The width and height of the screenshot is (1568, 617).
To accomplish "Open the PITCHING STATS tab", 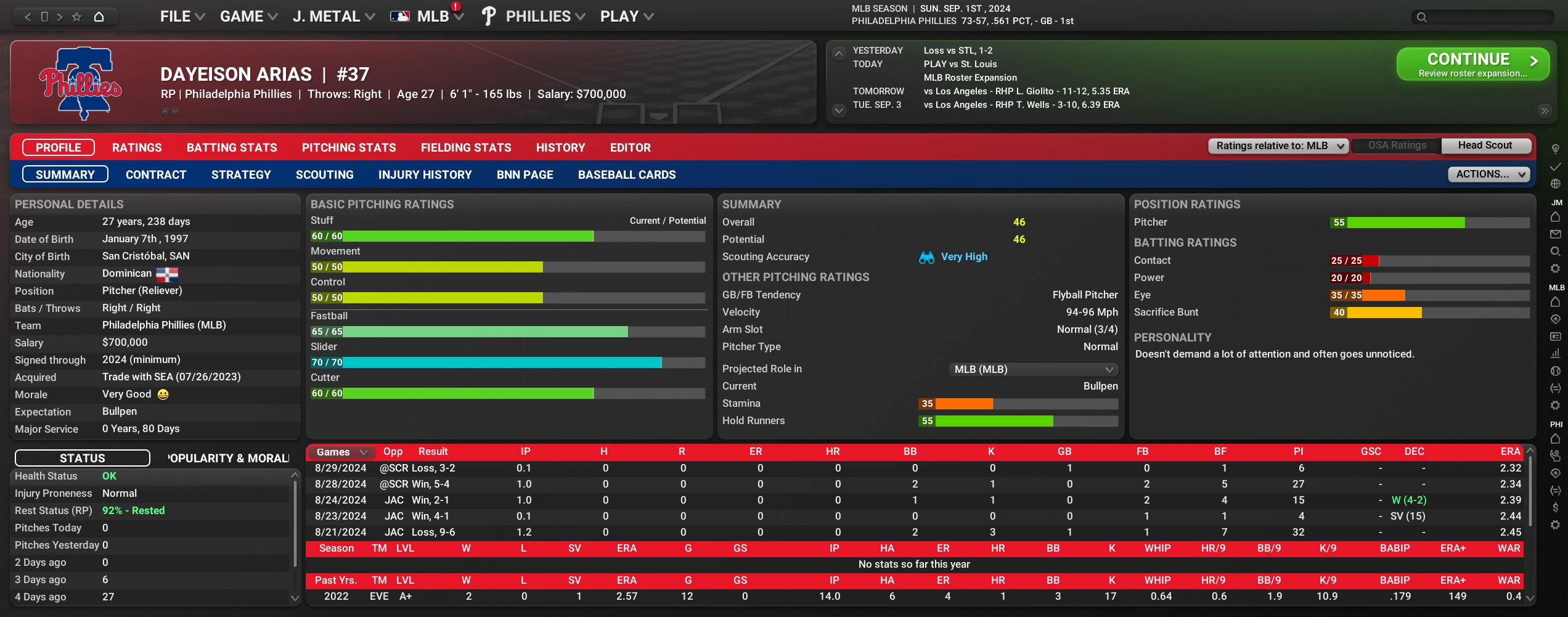I will tap(349, 148).
